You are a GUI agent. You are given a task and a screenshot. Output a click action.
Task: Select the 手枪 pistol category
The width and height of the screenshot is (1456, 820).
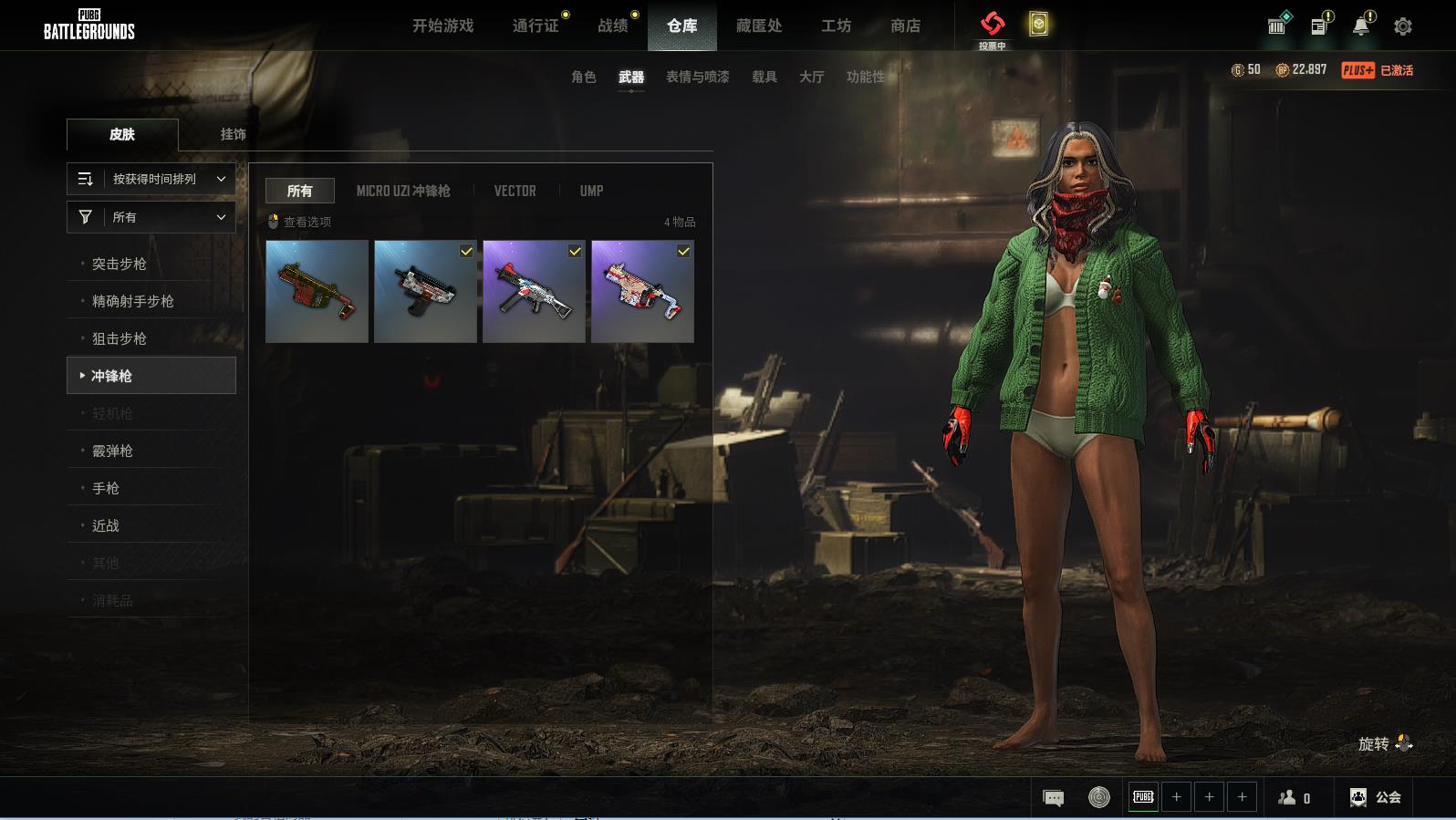tap(106, 488)
